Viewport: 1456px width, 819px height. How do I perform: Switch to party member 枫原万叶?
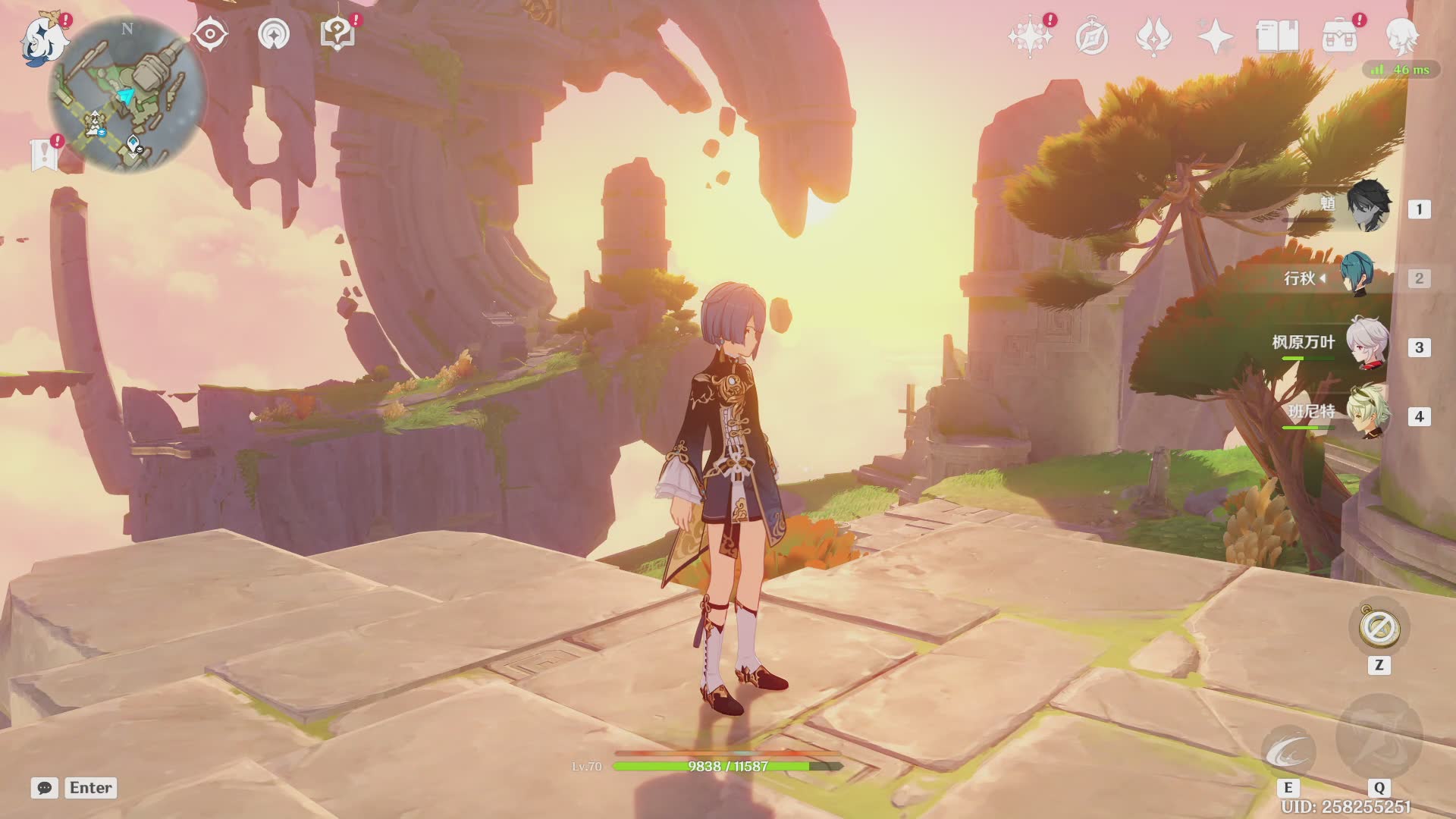coord(1367,346)
